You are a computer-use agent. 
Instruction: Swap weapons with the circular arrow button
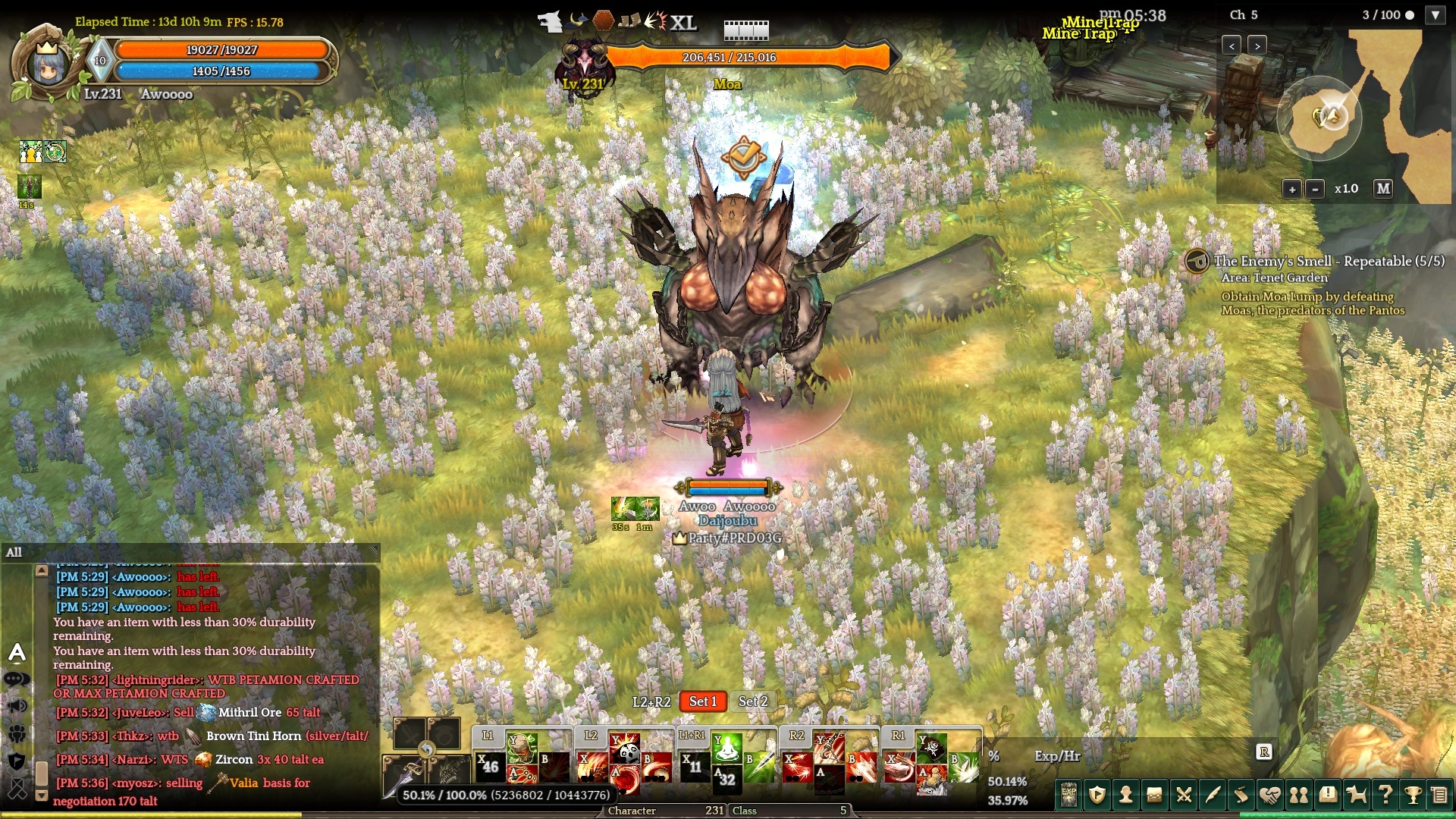(x=427, y=751)
